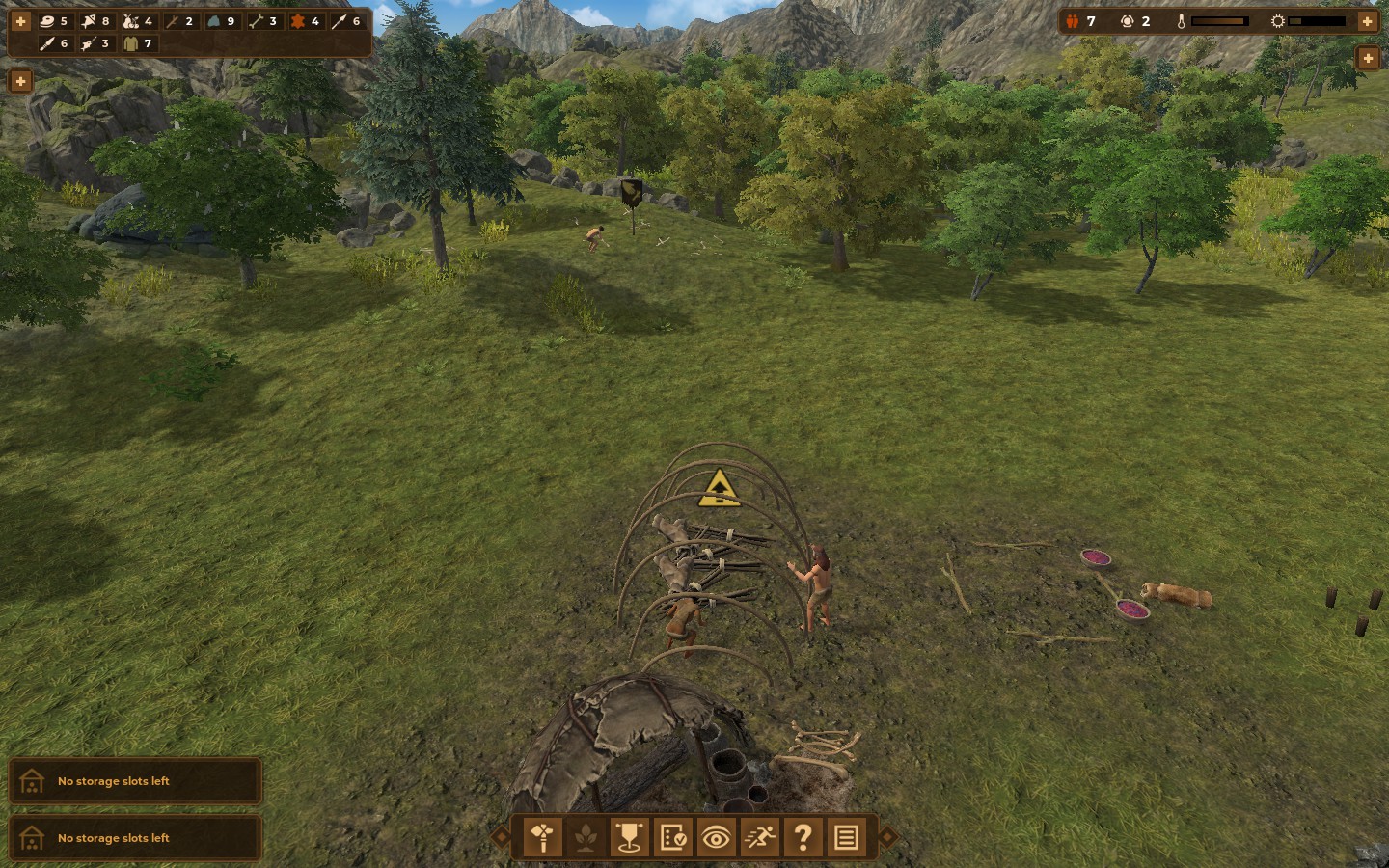Screen dimensions: 1389x868
Task: Activate the running figure button
Action: pos(759,837)
